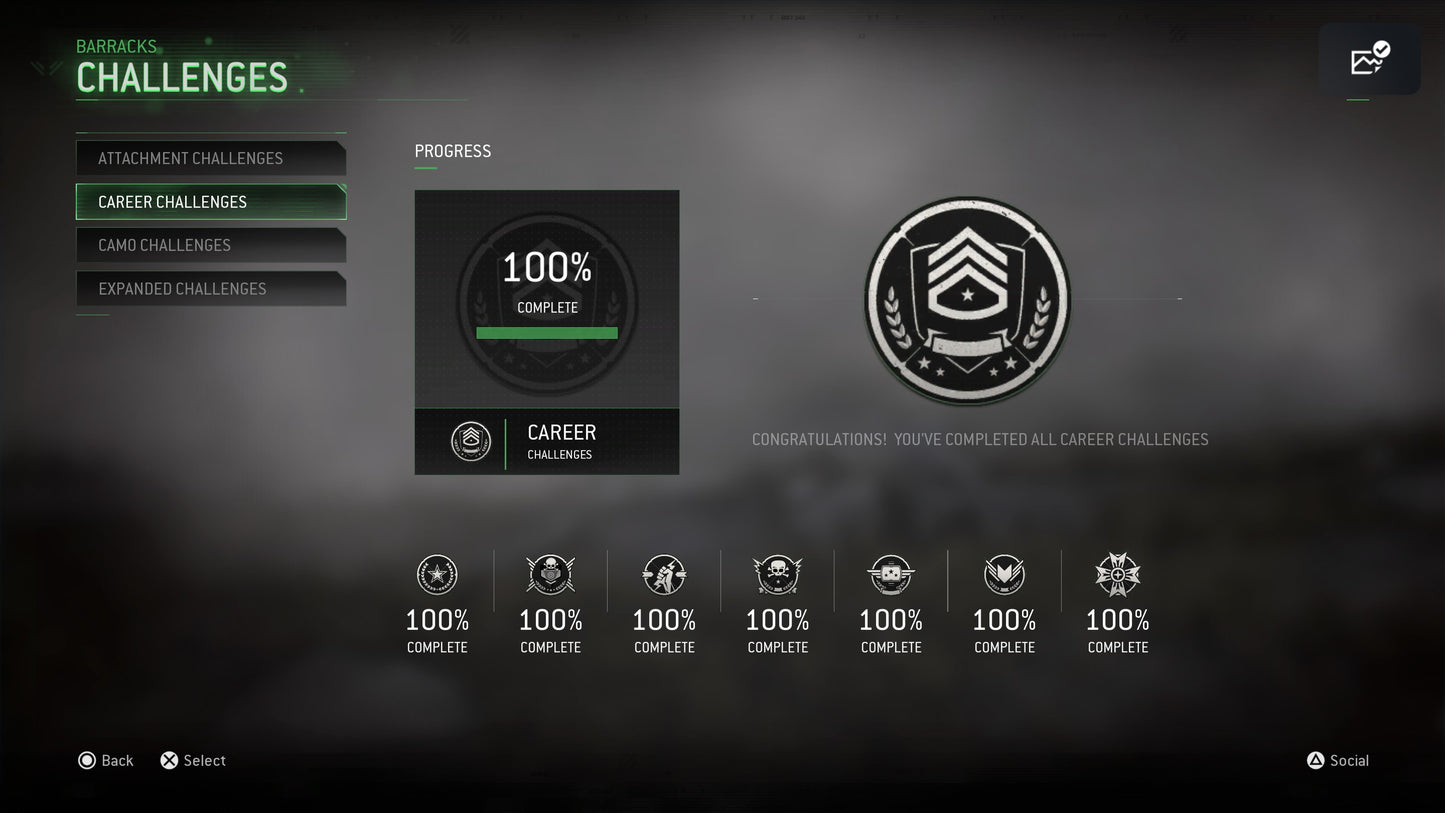The image size is (1445, 813).
Task: Open the skull and armor challenge category icon
Action: pyautogui.click(x=550, y=575)
